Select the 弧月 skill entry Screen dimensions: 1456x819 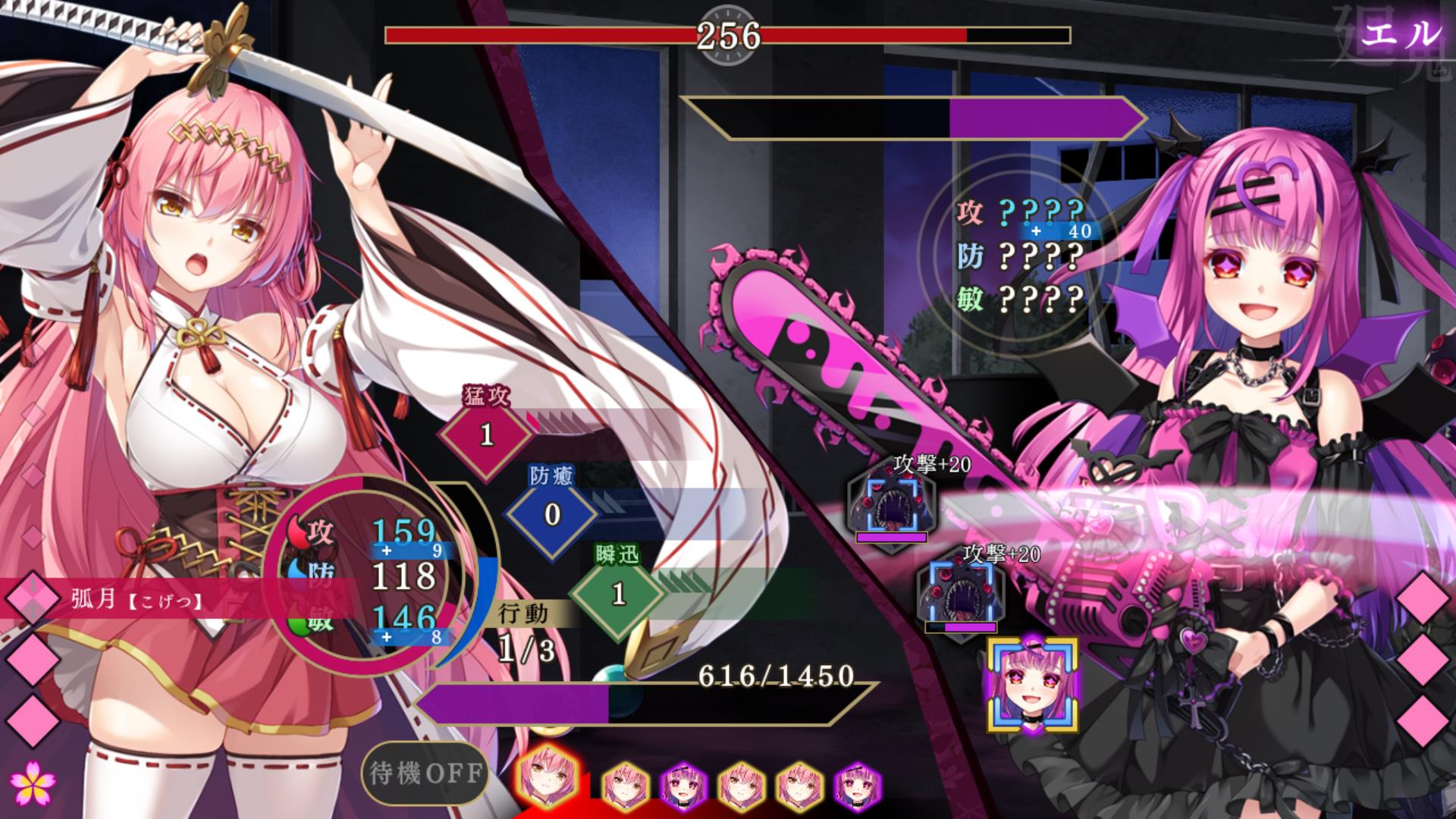point(136,600)
